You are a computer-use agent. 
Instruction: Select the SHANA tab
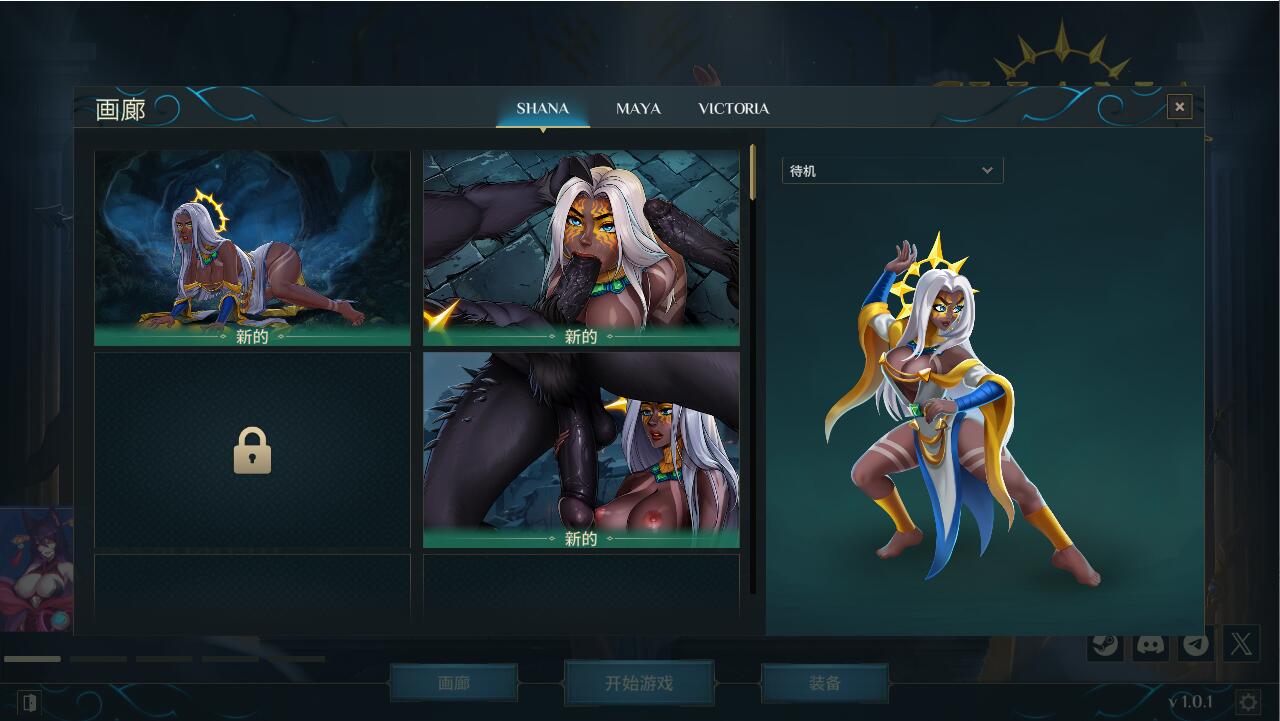(x=542, y=108)
